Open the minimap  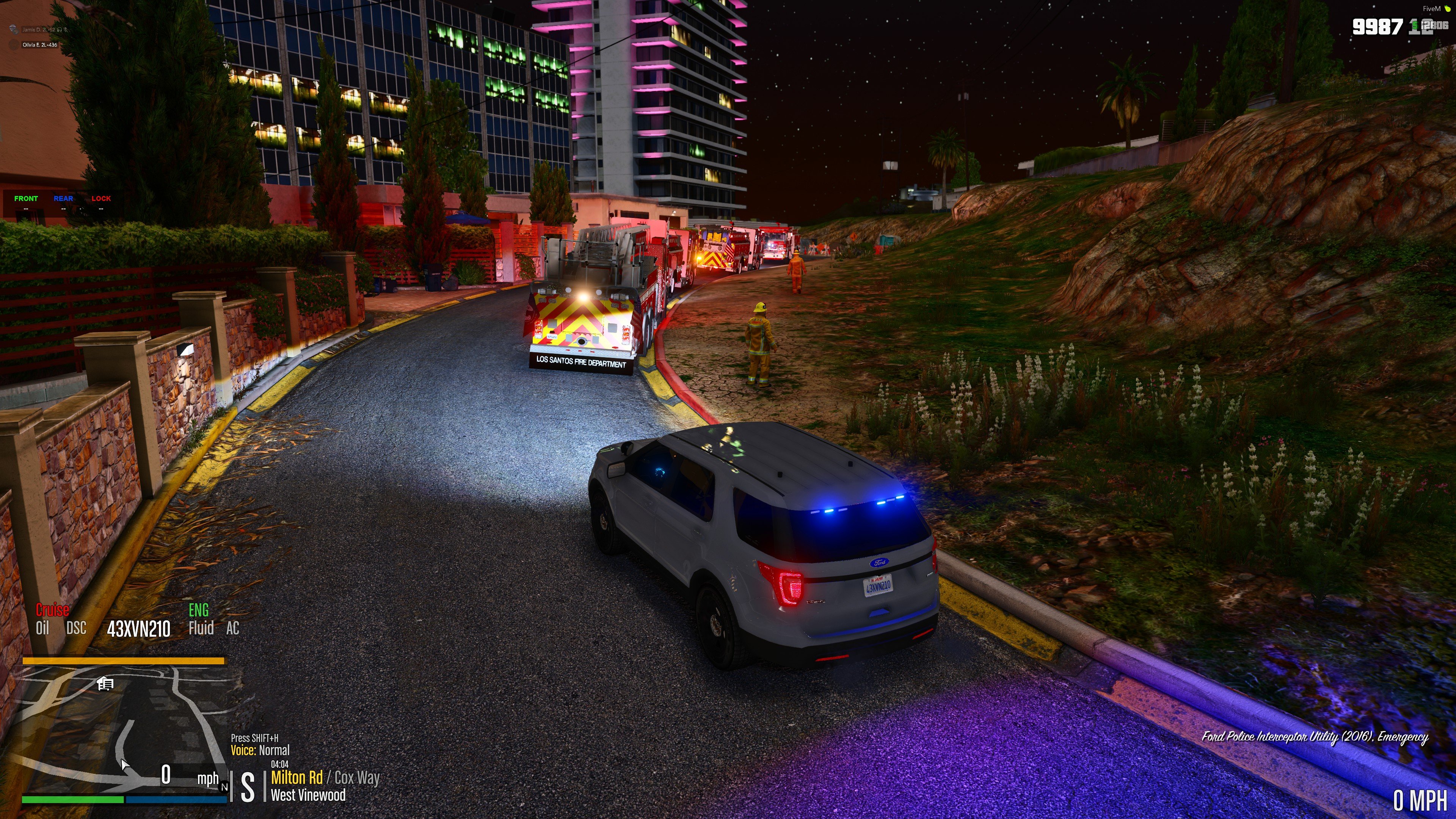(x=124, y=729)
